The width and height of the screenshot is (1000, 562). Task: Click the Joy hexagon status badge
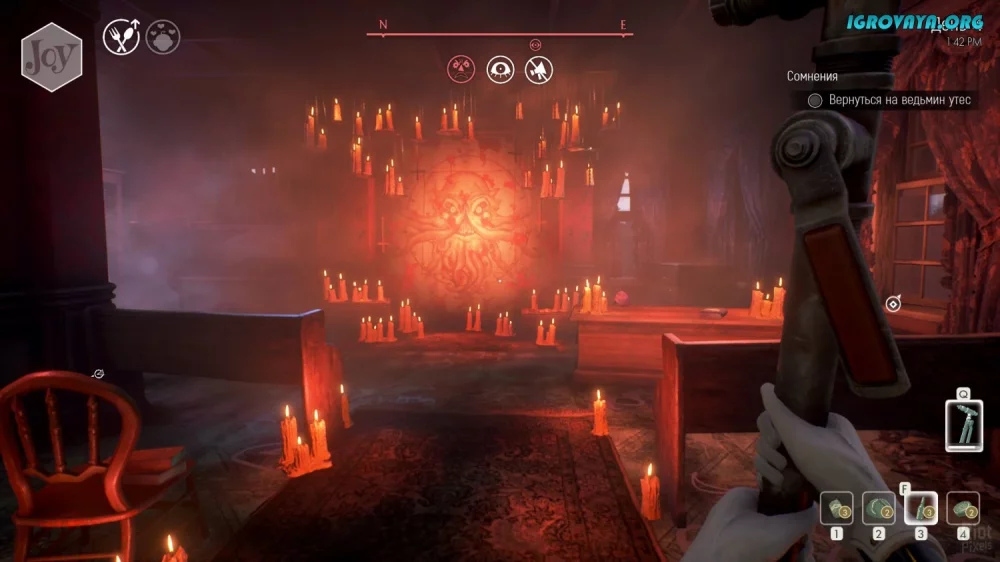(51, 57)
